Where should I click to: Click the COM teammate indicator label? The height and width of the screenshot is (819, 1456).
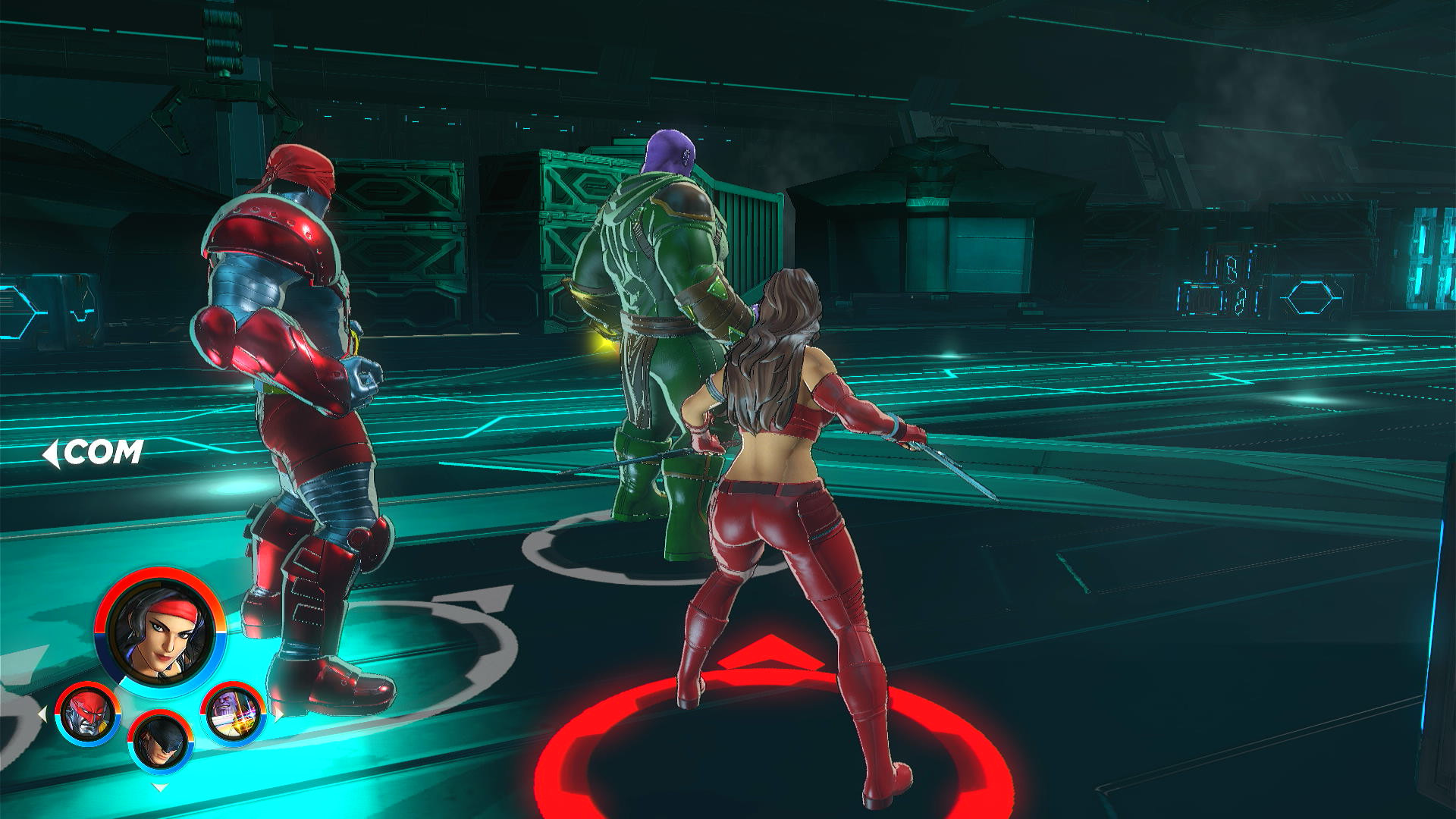[105, 450]
